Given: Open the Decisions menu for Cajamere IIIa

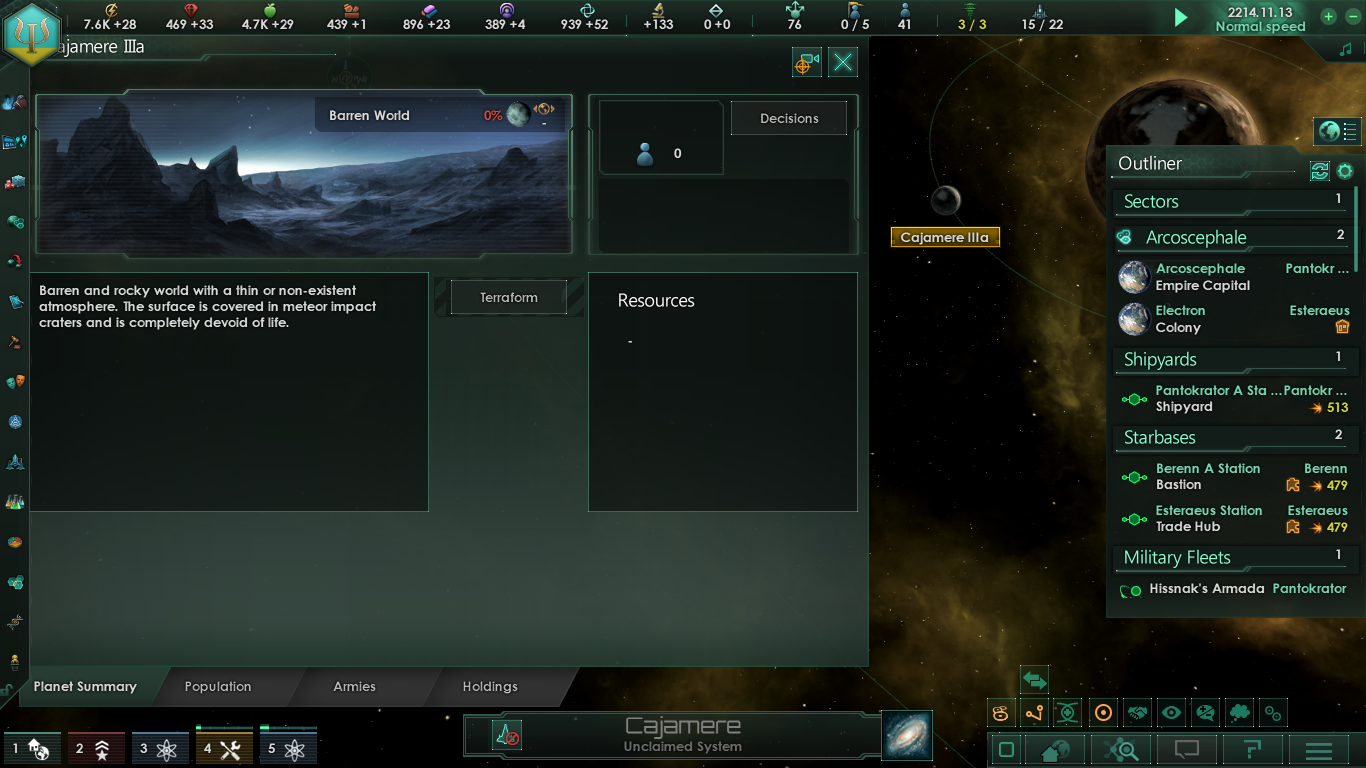Looking at the screenshot, I should coord(788,117).
